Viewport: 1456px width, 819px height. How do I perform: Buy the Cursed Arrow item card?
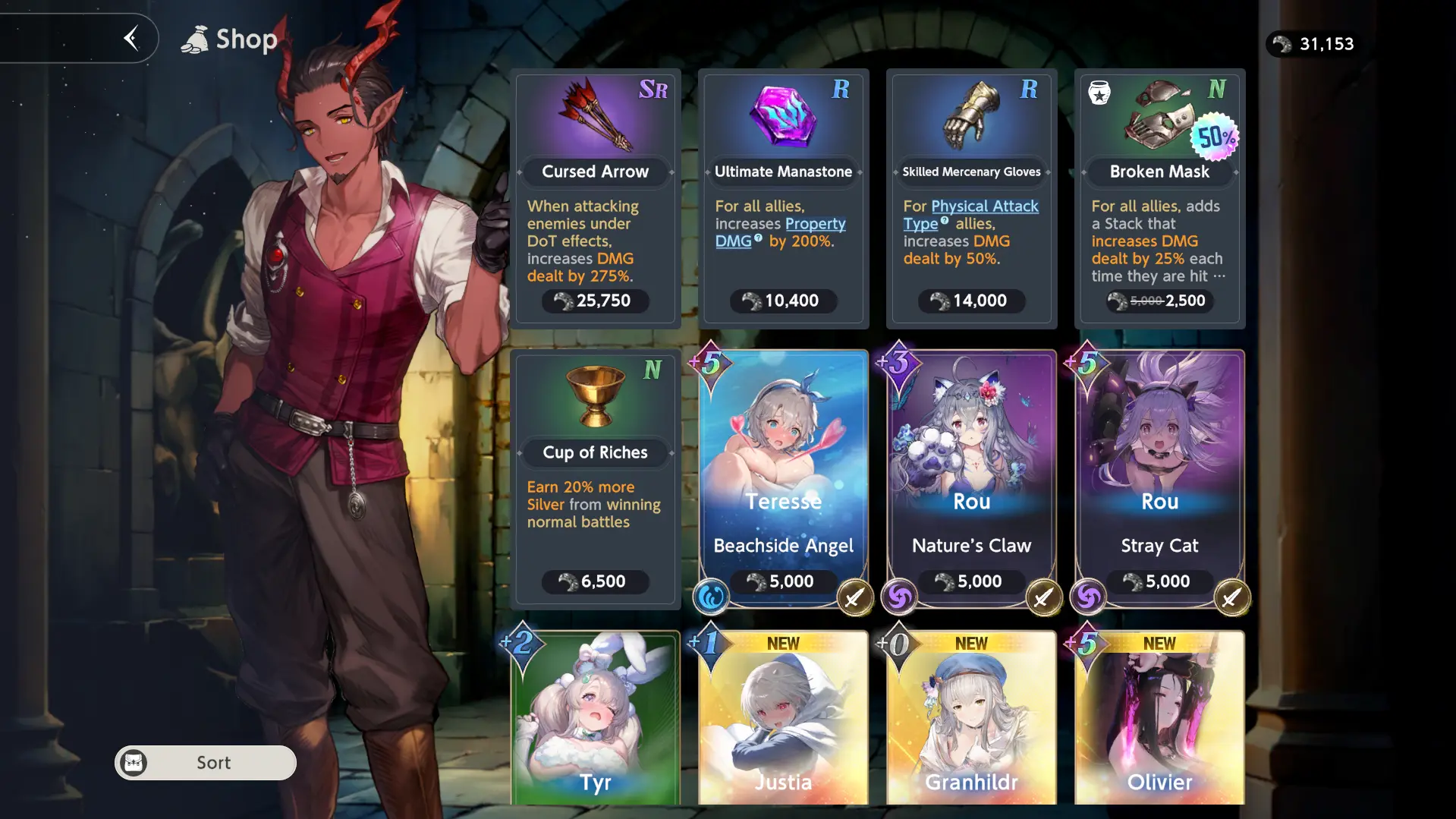[x=596, y=199]
